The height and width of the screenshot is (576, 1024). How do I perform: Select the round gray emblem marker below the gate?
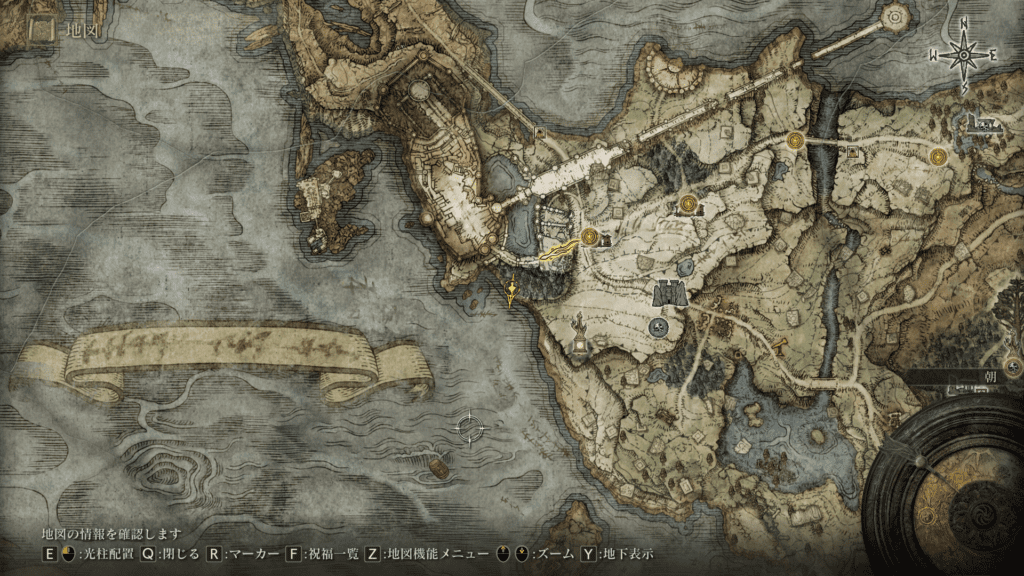[x=659, y=326]
